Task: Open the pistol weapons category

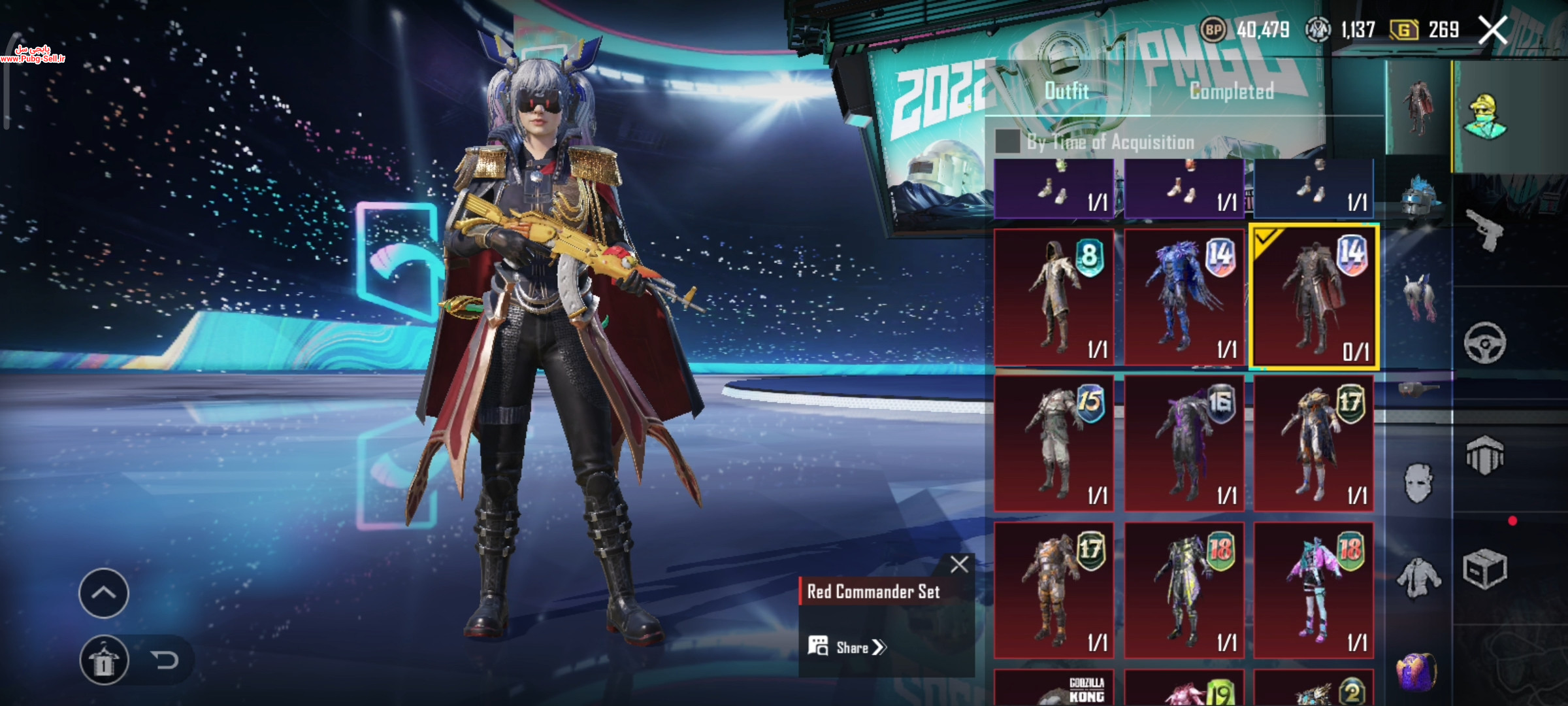Action: [1484, 230]
